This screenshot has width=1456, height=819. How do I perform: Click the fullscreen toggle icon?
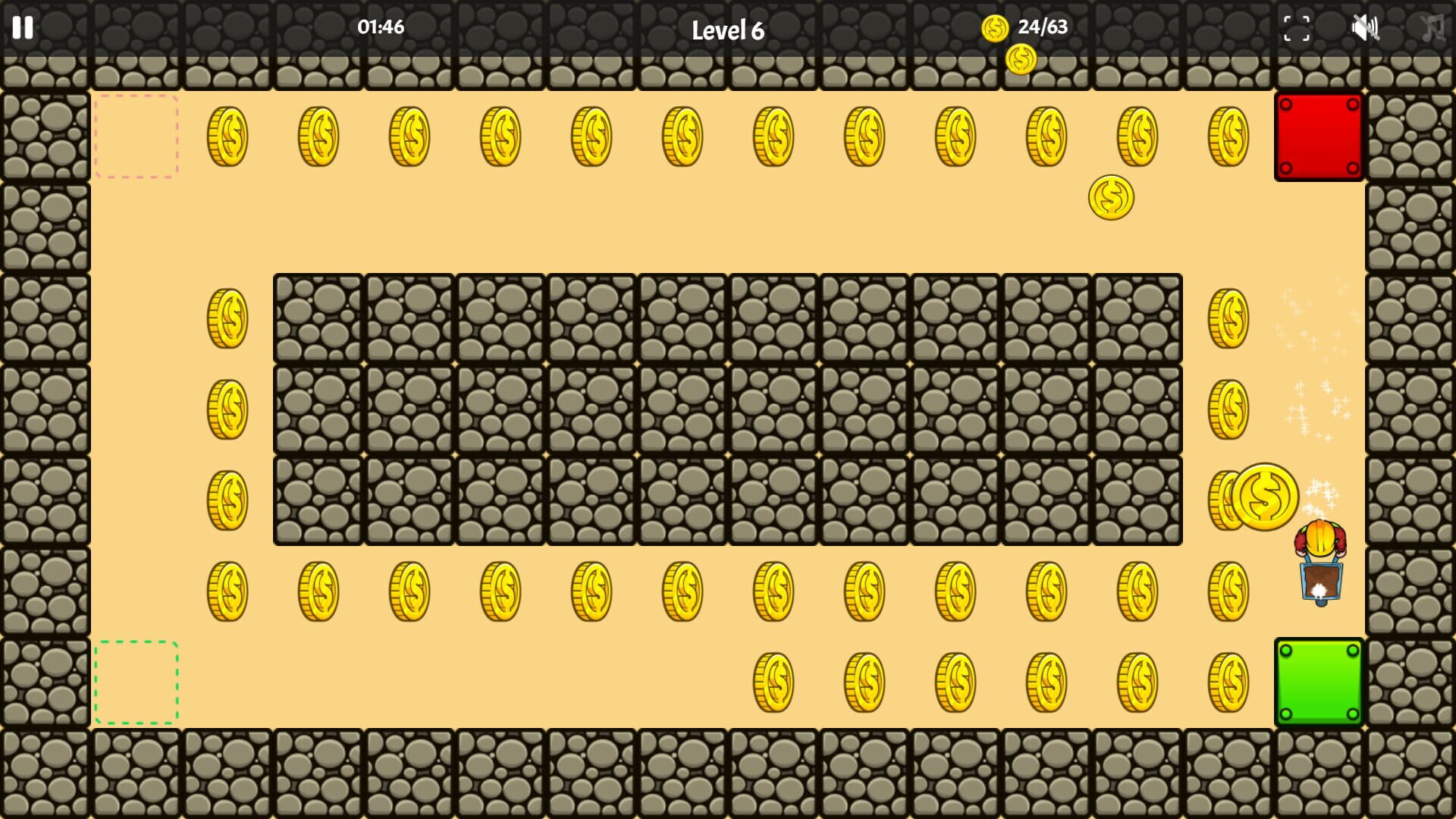[1298, 29]
